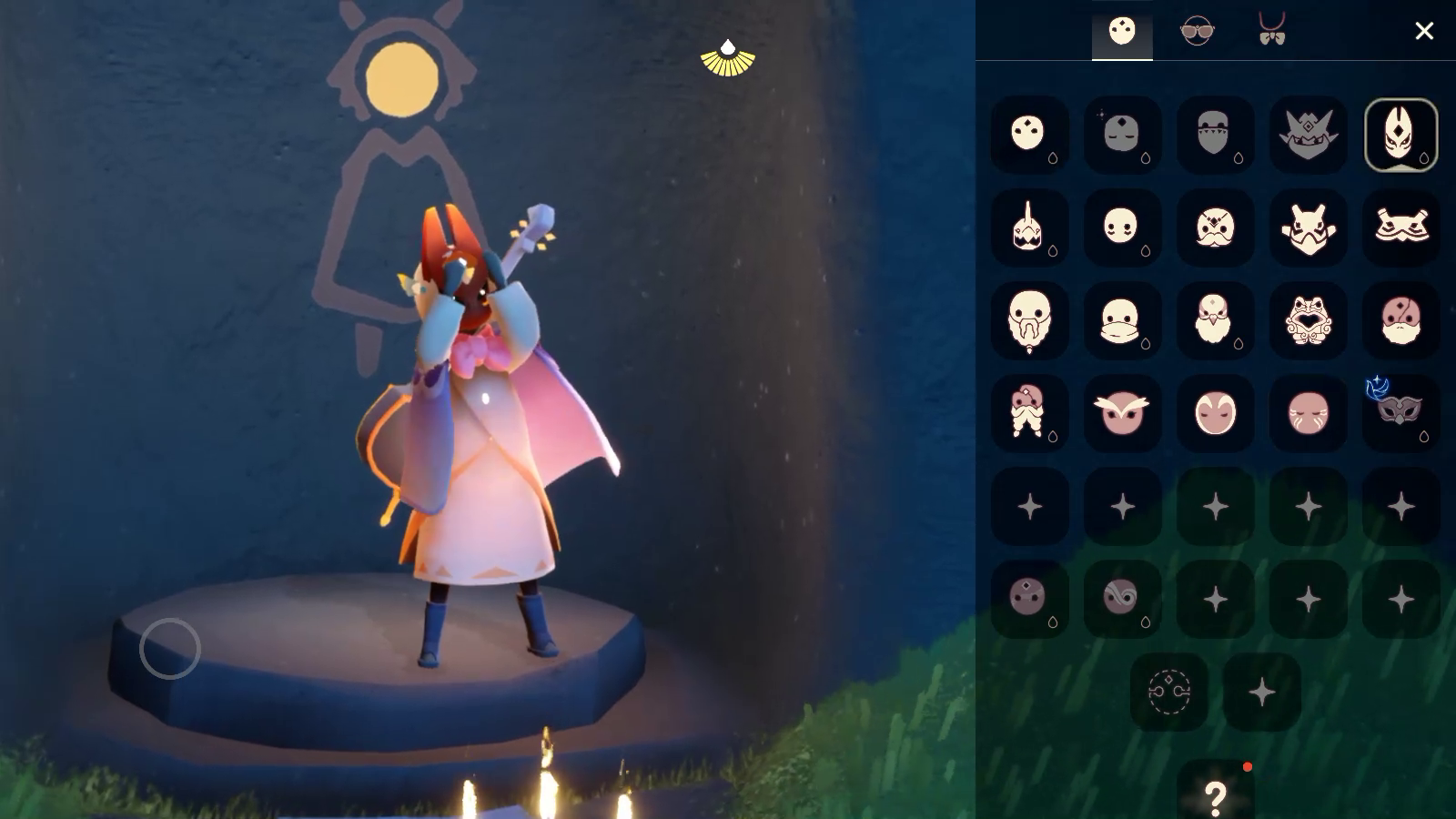Select the frog-like ornate mask
The height and width of the screenshot is (819, 1456).
pyautogui.click(x=1308, y=320)
